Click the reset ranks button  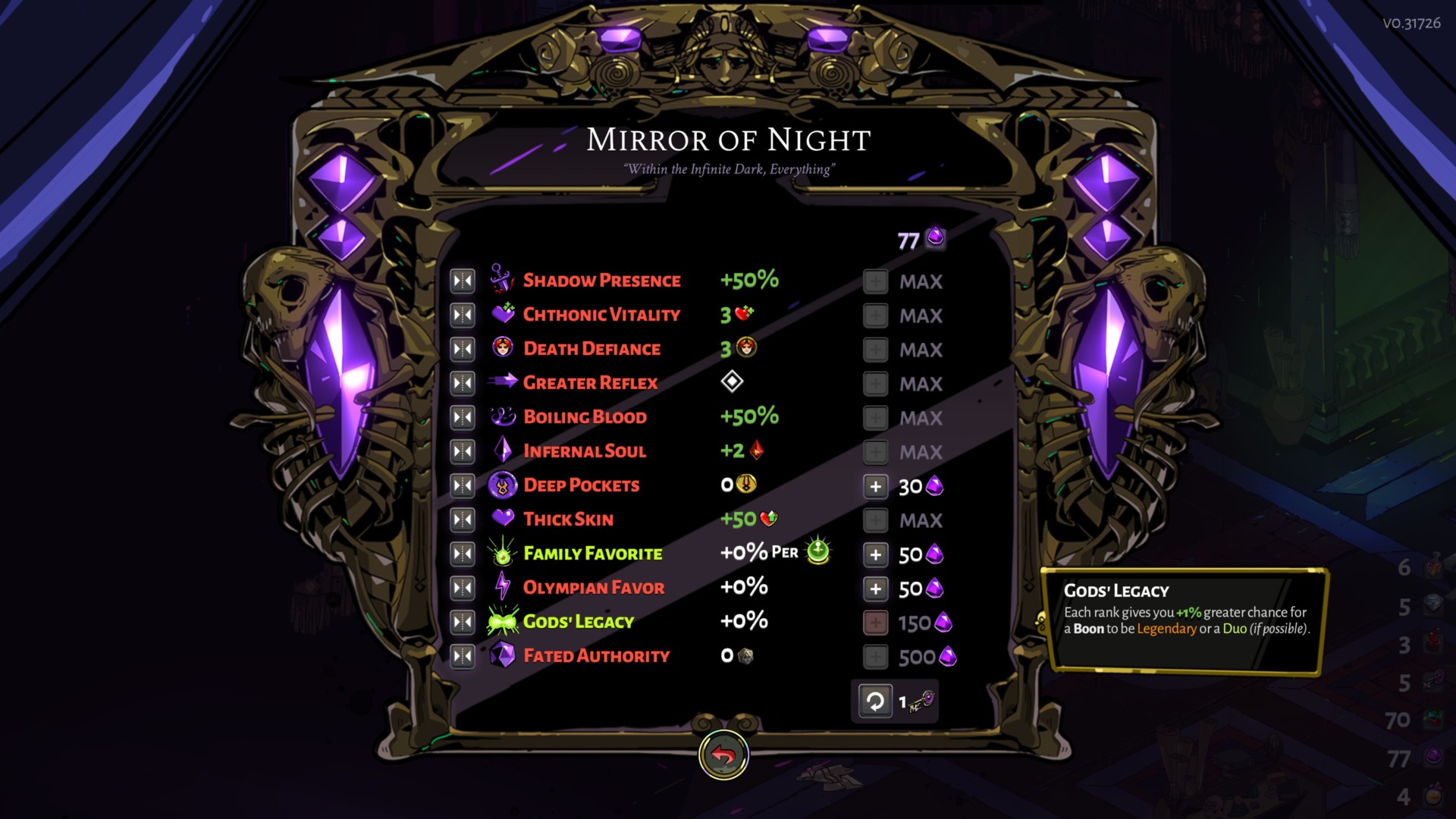tap(876, 701)
